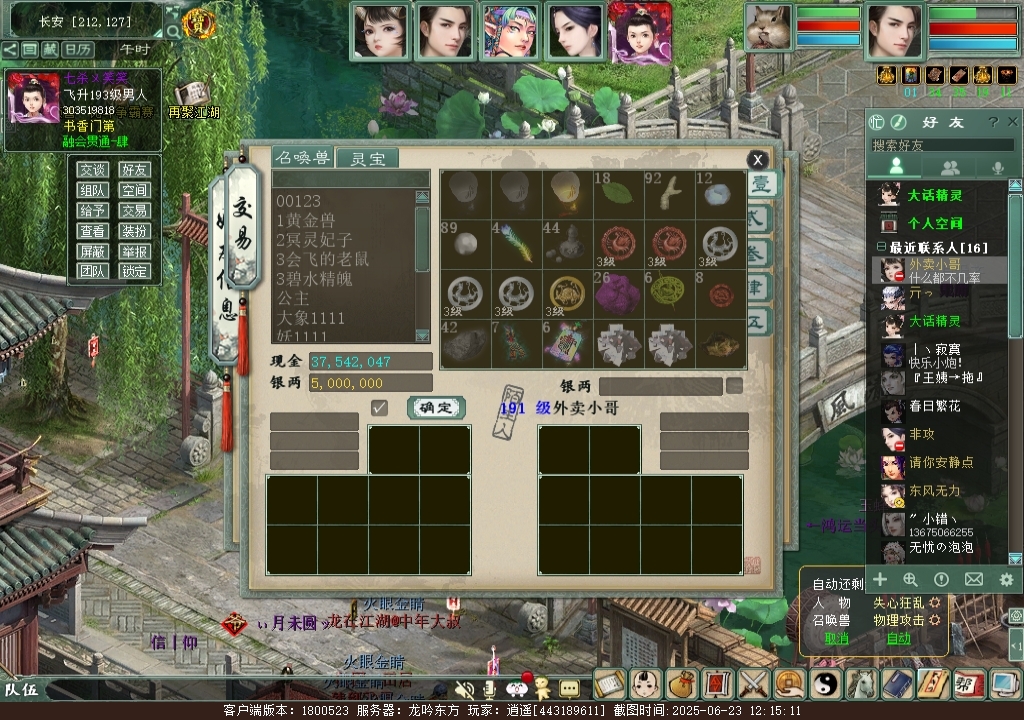
Task: Click the 银两 amount input field
Action: point(370,383)
